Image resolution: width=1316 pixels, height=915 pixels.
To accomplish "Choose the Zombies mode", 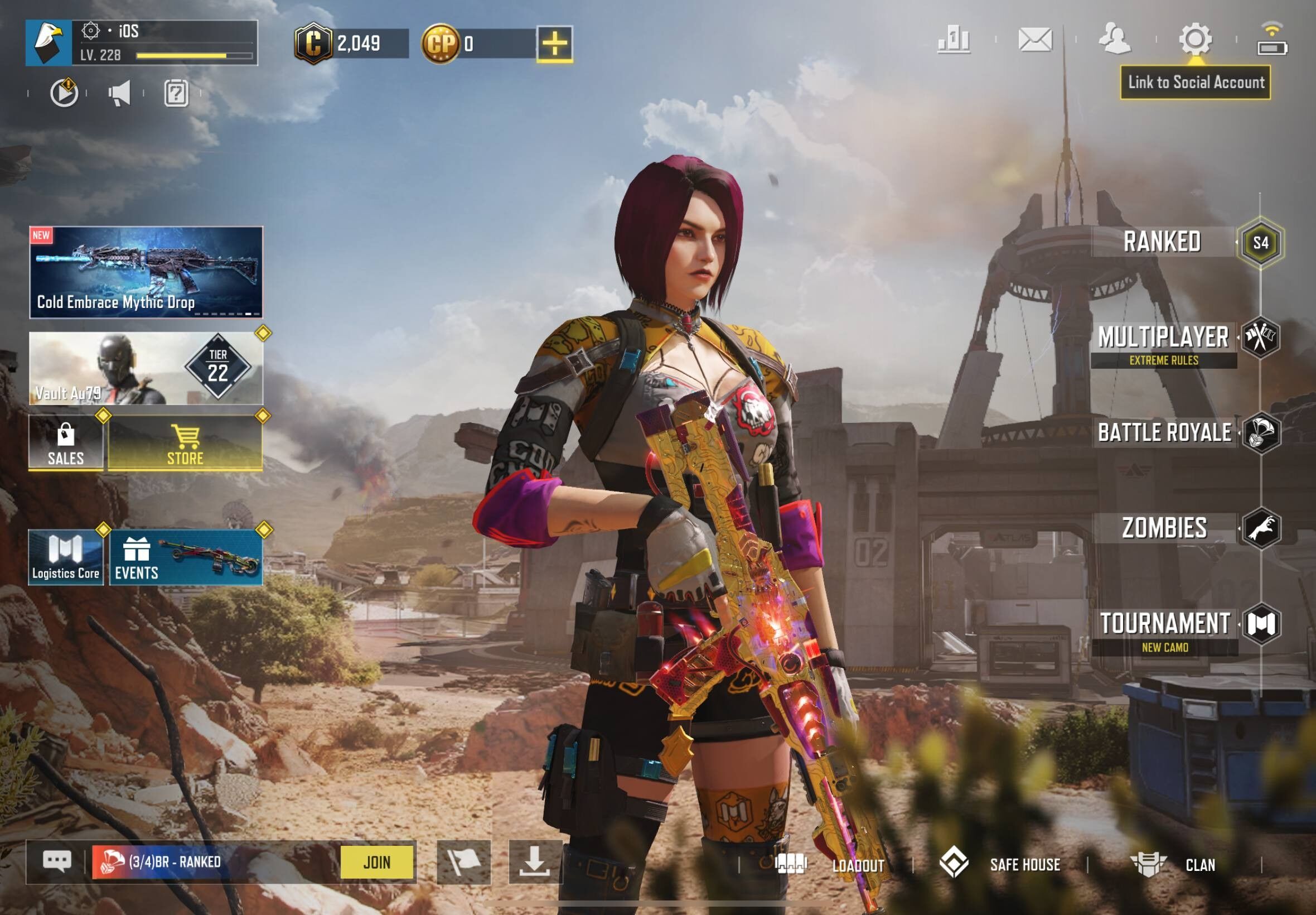I will tap(1164, 528).
